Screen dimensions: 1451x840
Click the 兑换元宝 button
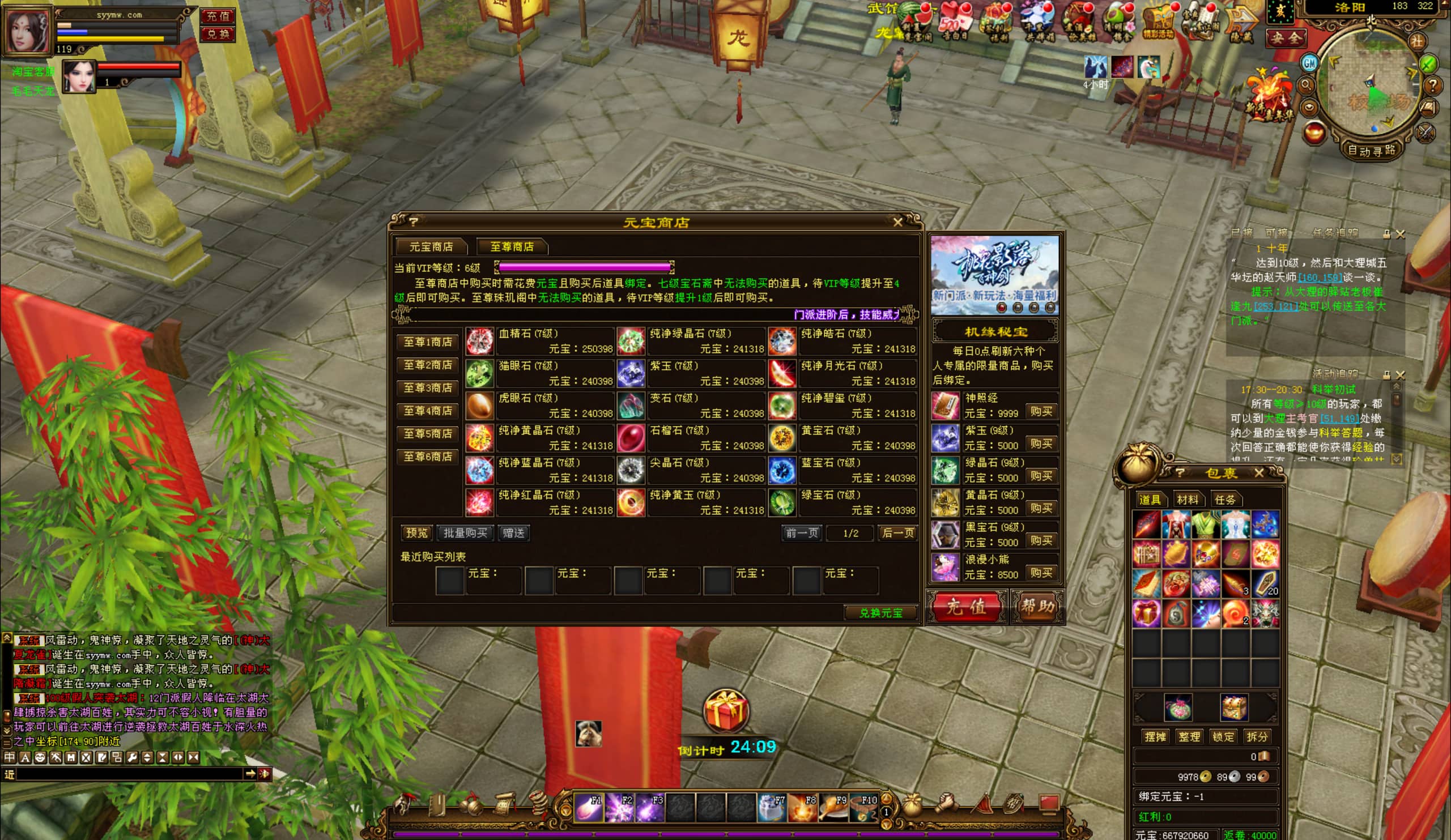(x=880, y=613)
